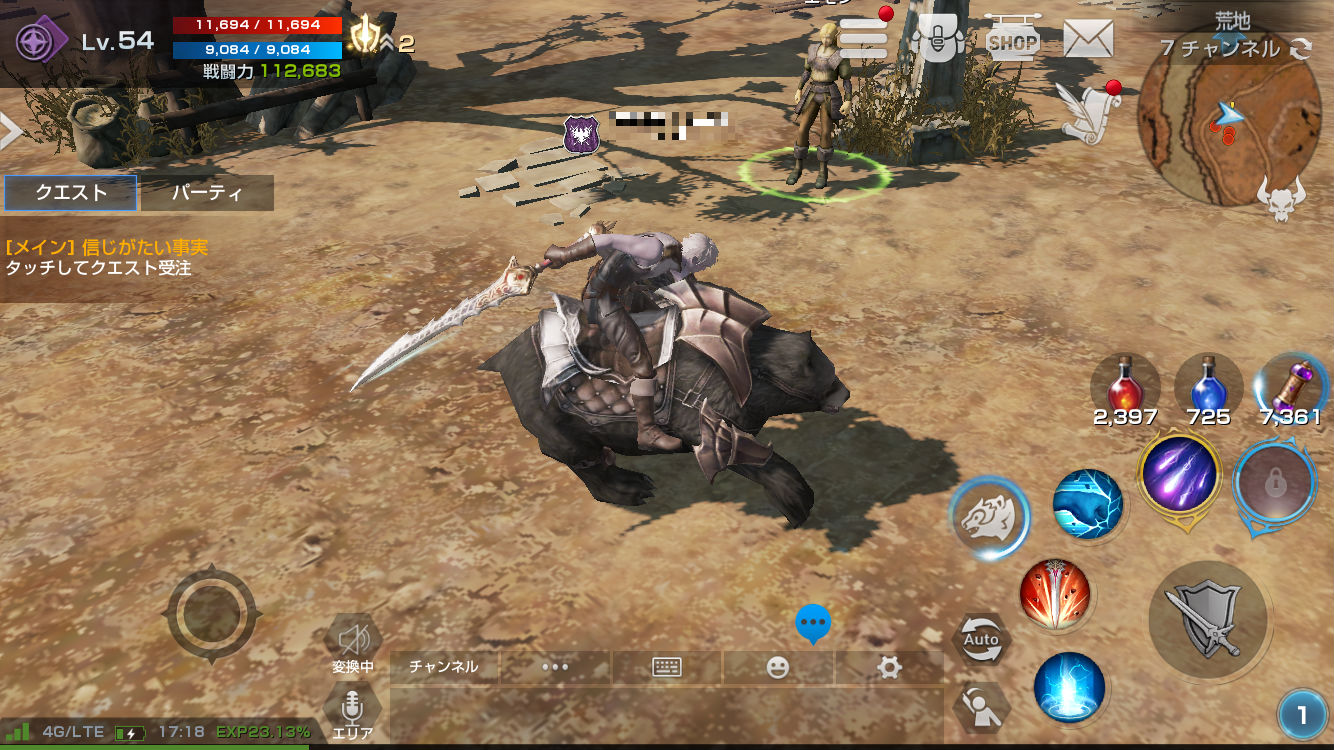Open the emoji smiley picker

778,667
